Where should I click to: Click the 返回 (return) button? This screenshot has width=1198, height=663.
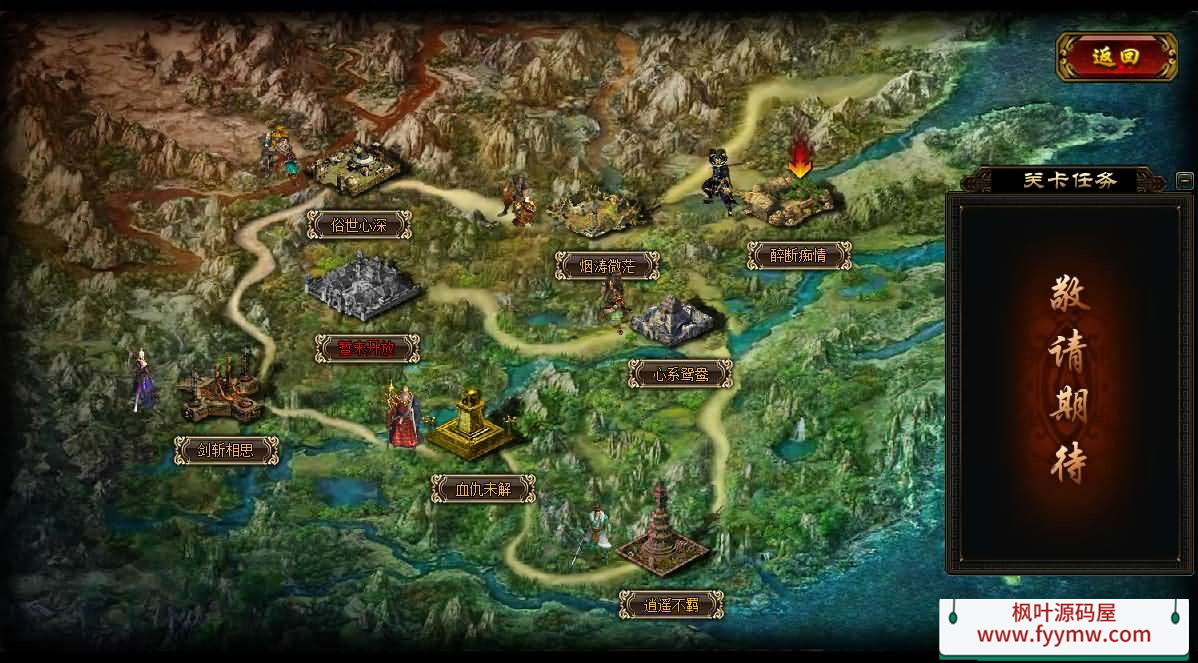(1116, 57)
